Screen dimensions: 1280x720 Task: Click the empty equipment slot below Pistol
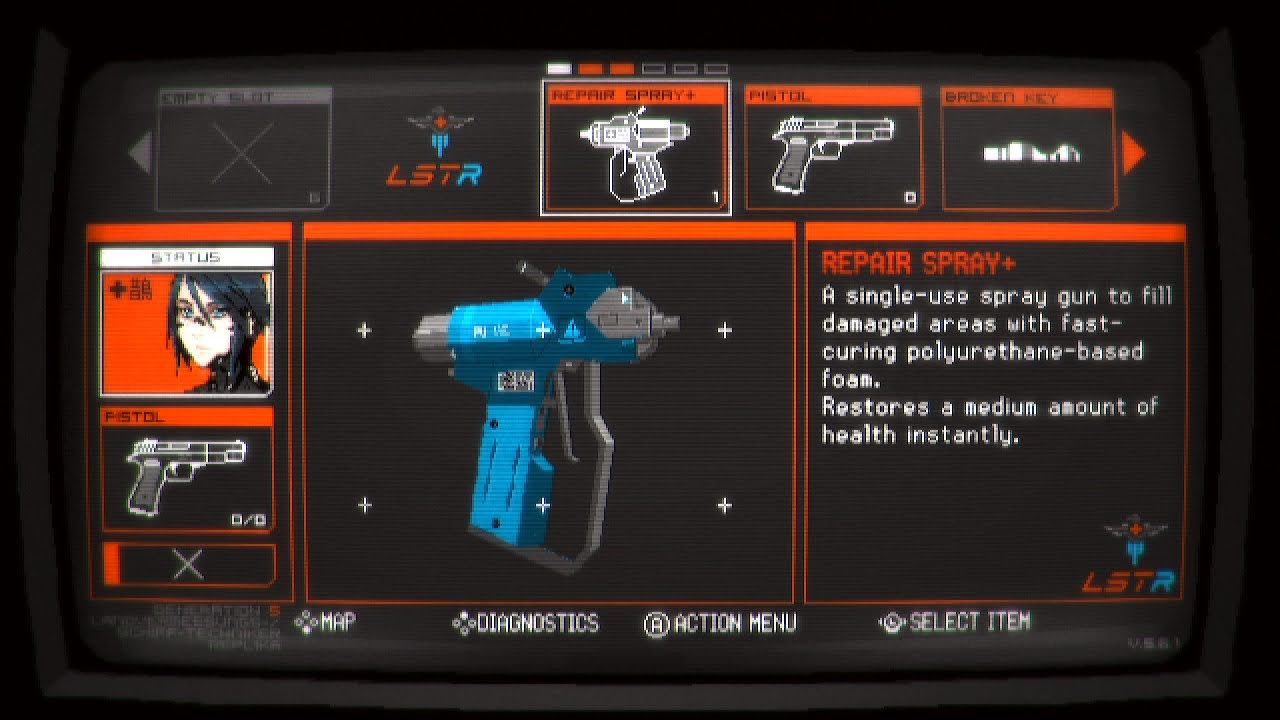tap(188, 565)
